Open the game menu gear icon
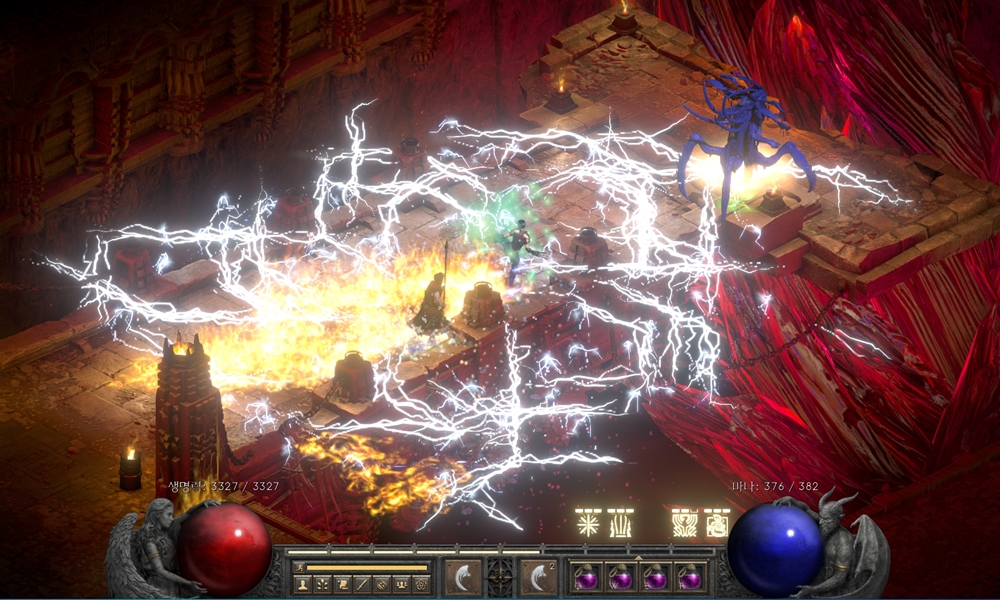 421,583
